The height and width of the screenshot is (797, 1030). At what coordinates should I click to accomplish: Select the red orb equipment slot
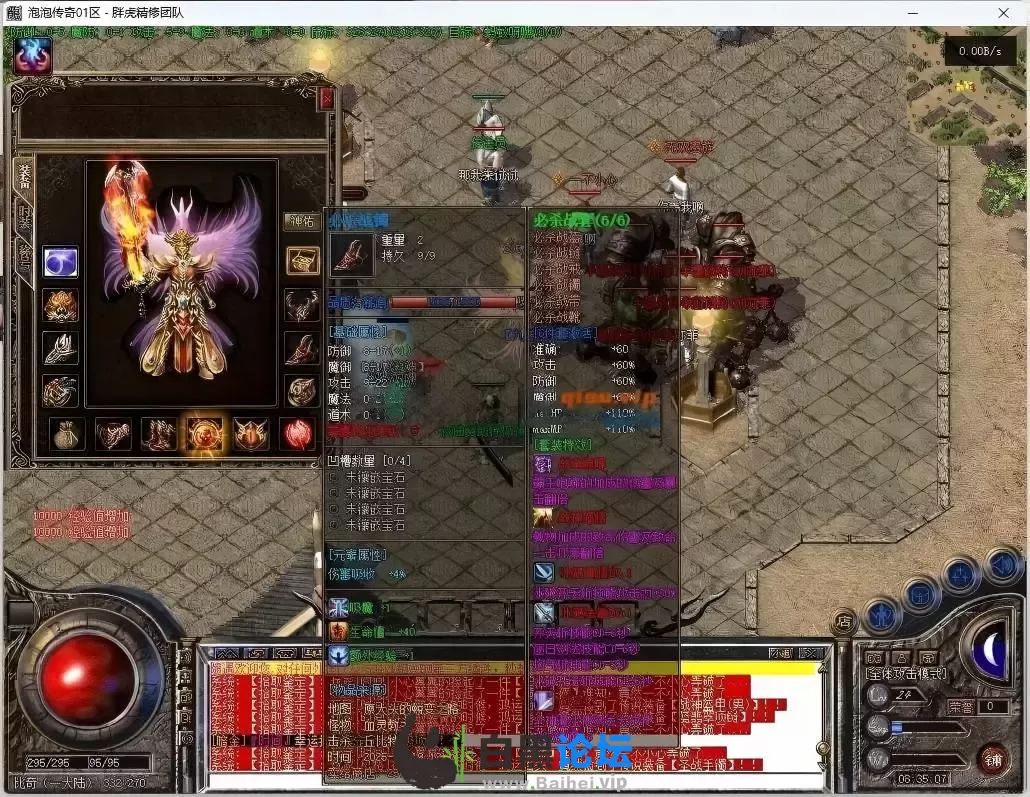point(297,433)
